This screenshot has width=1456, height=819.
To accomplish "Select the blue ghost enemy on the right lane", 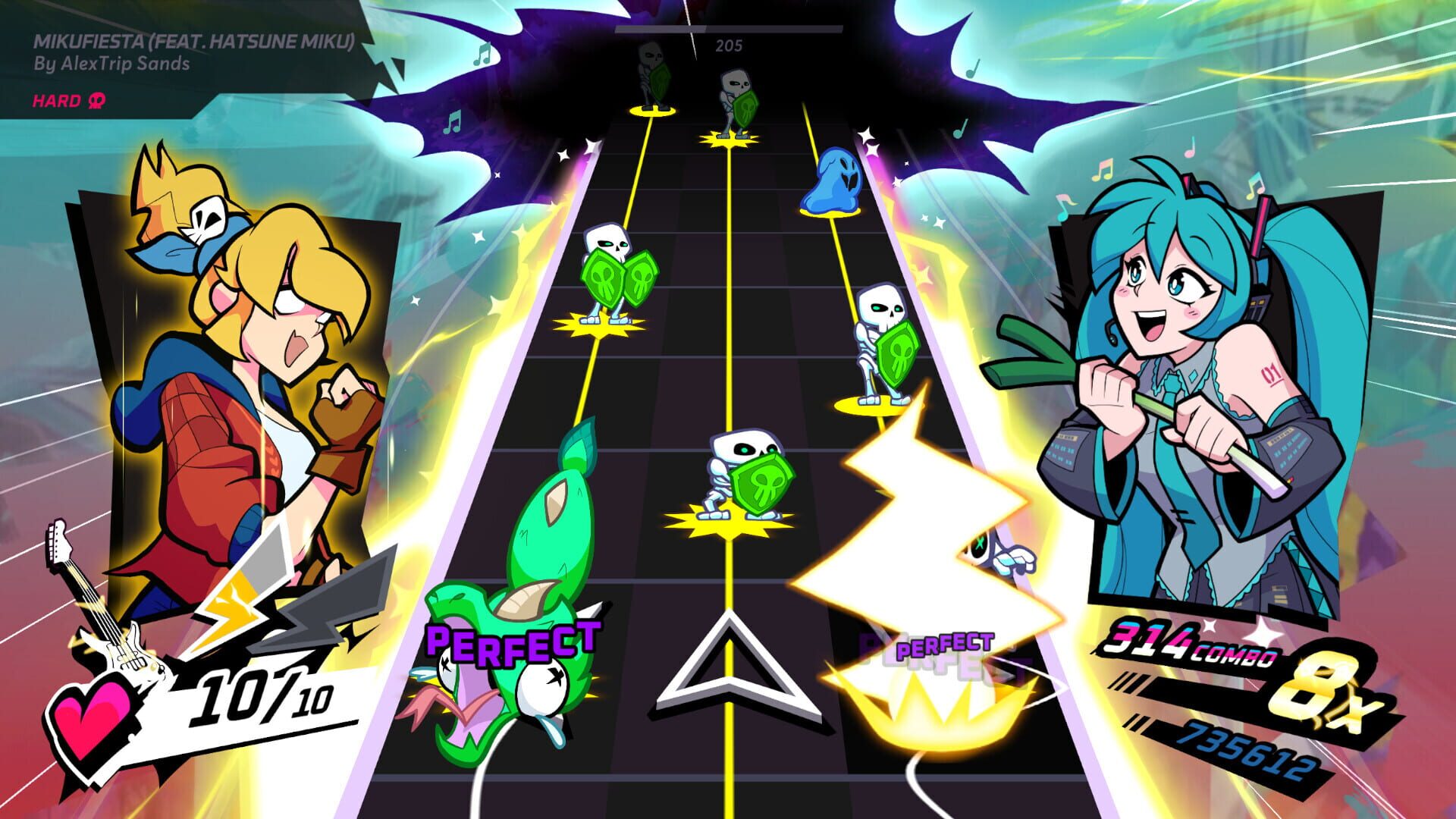I will pyautogui.click(x=833, y=178).
